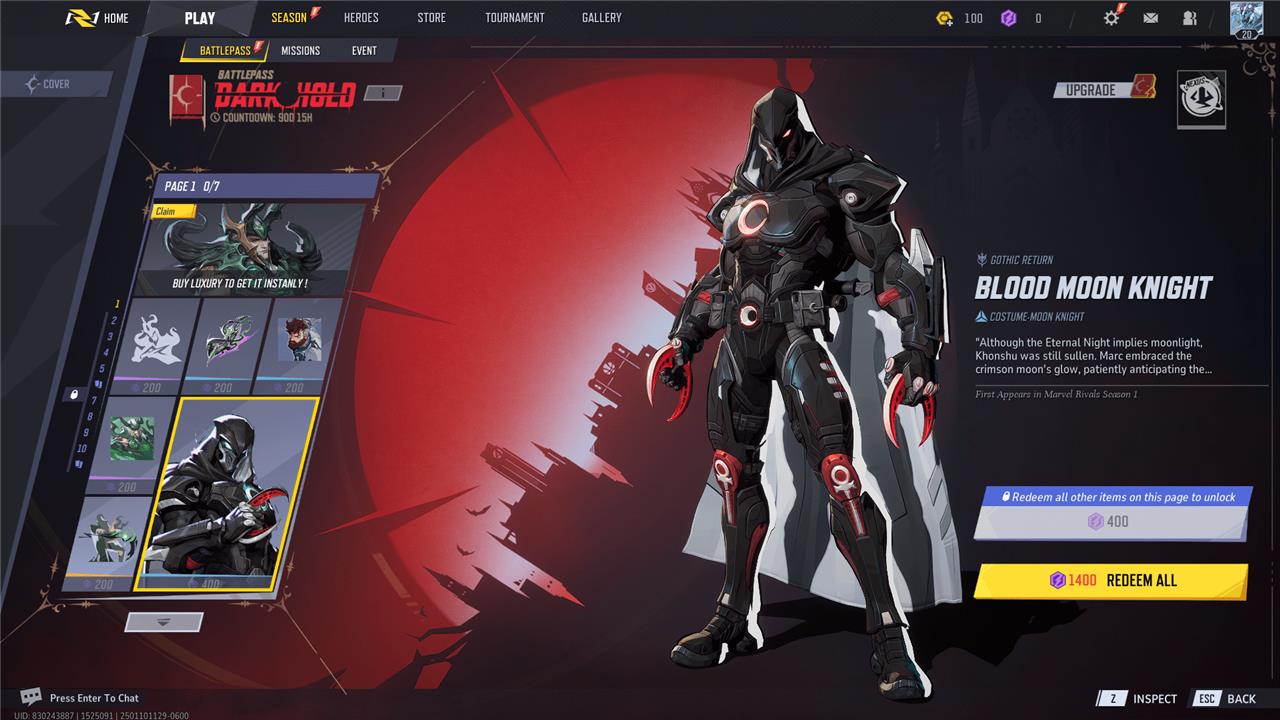Image resolution: width=1280 pixels, height=720 pixels.
Task: Open the friends list
Action: (1189, 18)
